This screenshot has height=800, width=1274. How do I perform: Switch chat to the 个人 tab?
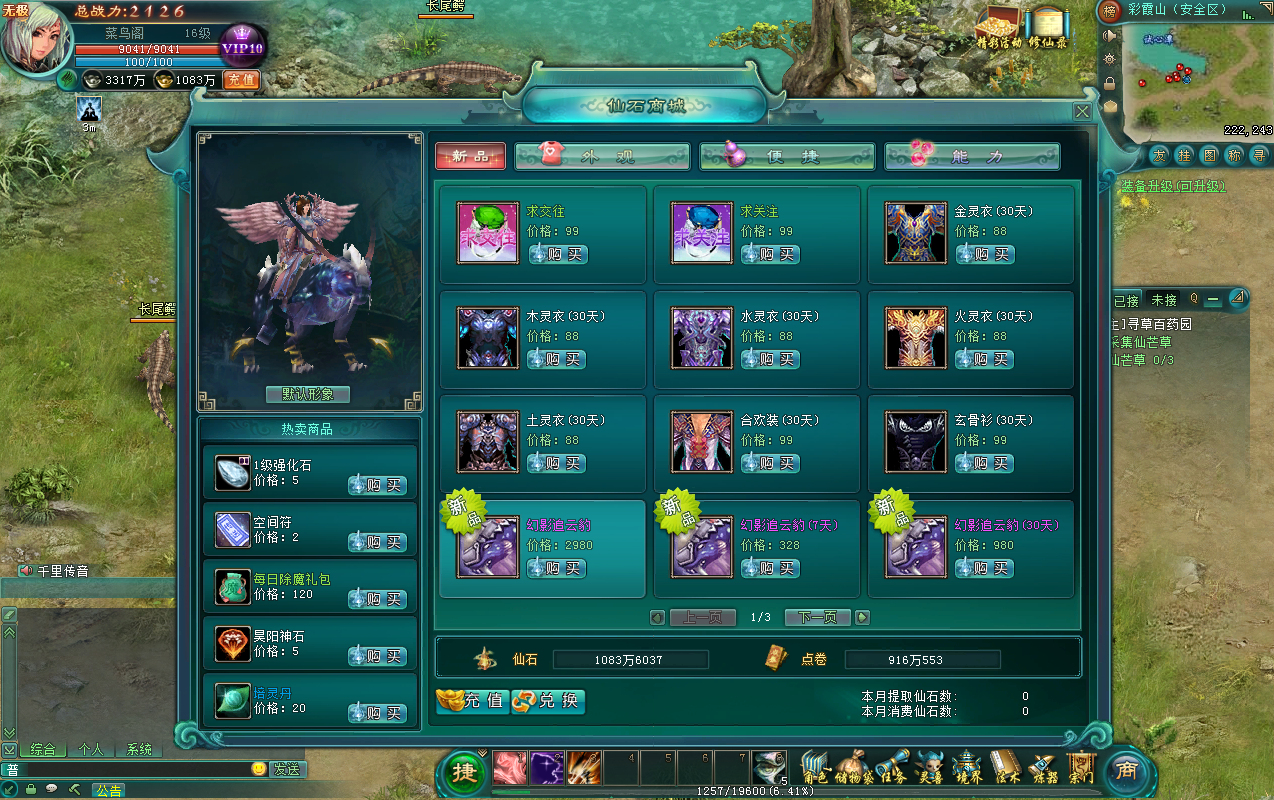coord(90,749)
